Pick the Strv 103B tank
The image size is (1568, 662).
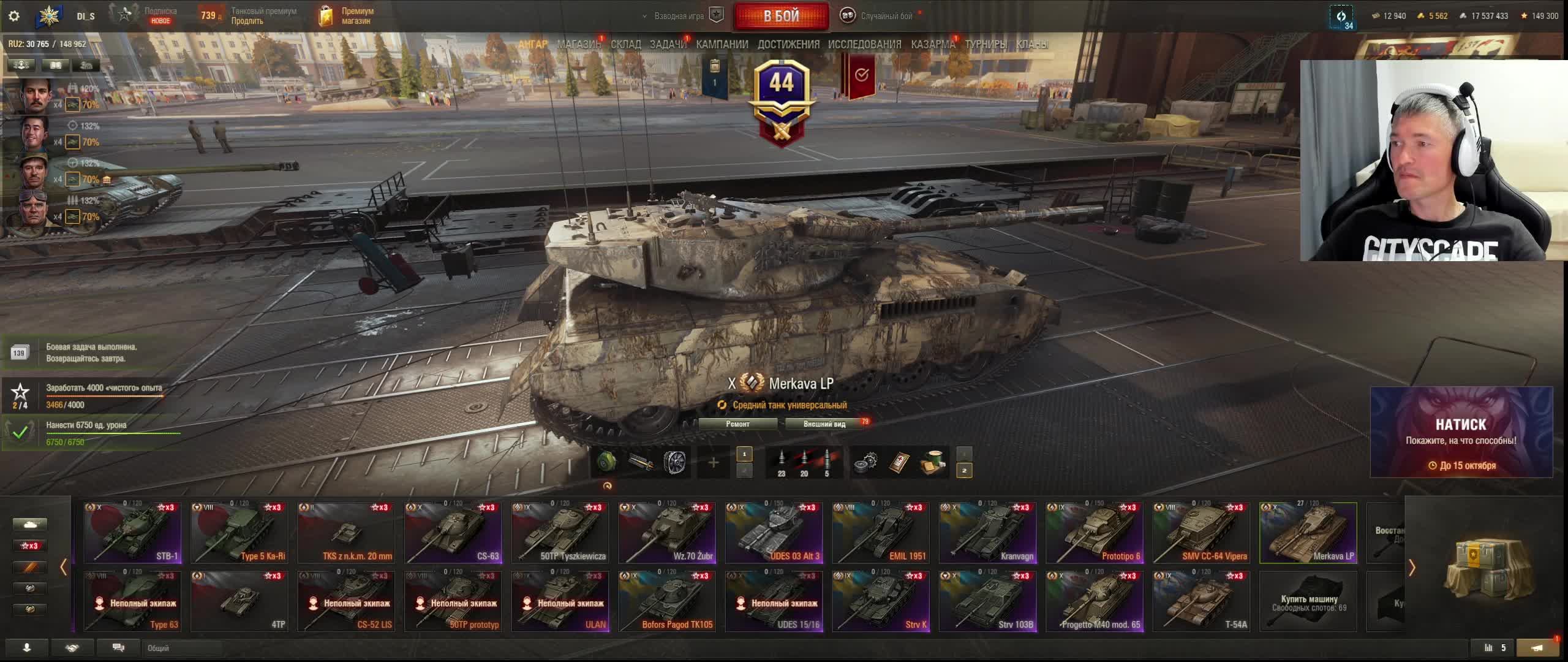(x=987, y=601)
